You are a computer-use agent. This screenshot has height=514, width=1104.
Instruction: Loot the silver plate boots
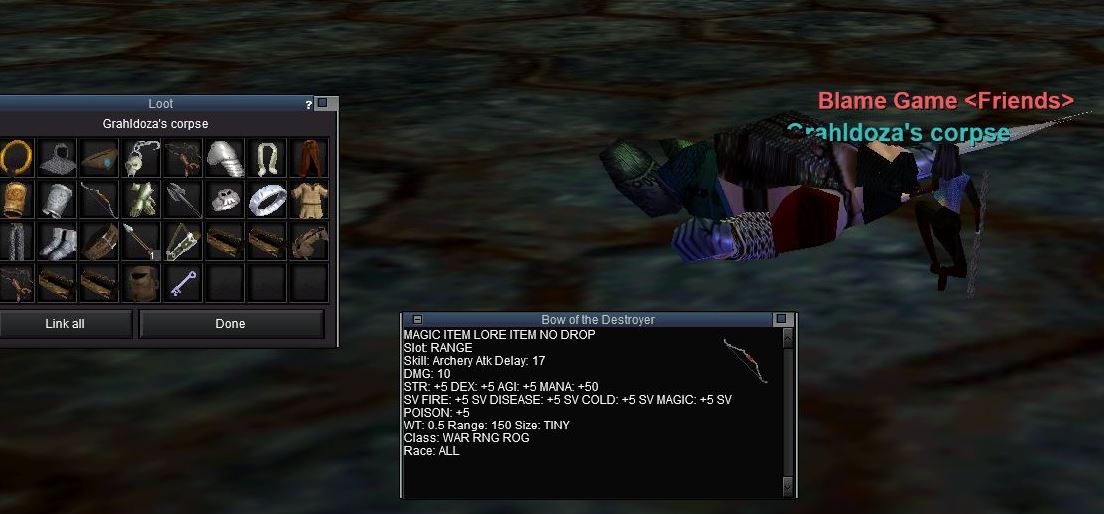[57, 241]
